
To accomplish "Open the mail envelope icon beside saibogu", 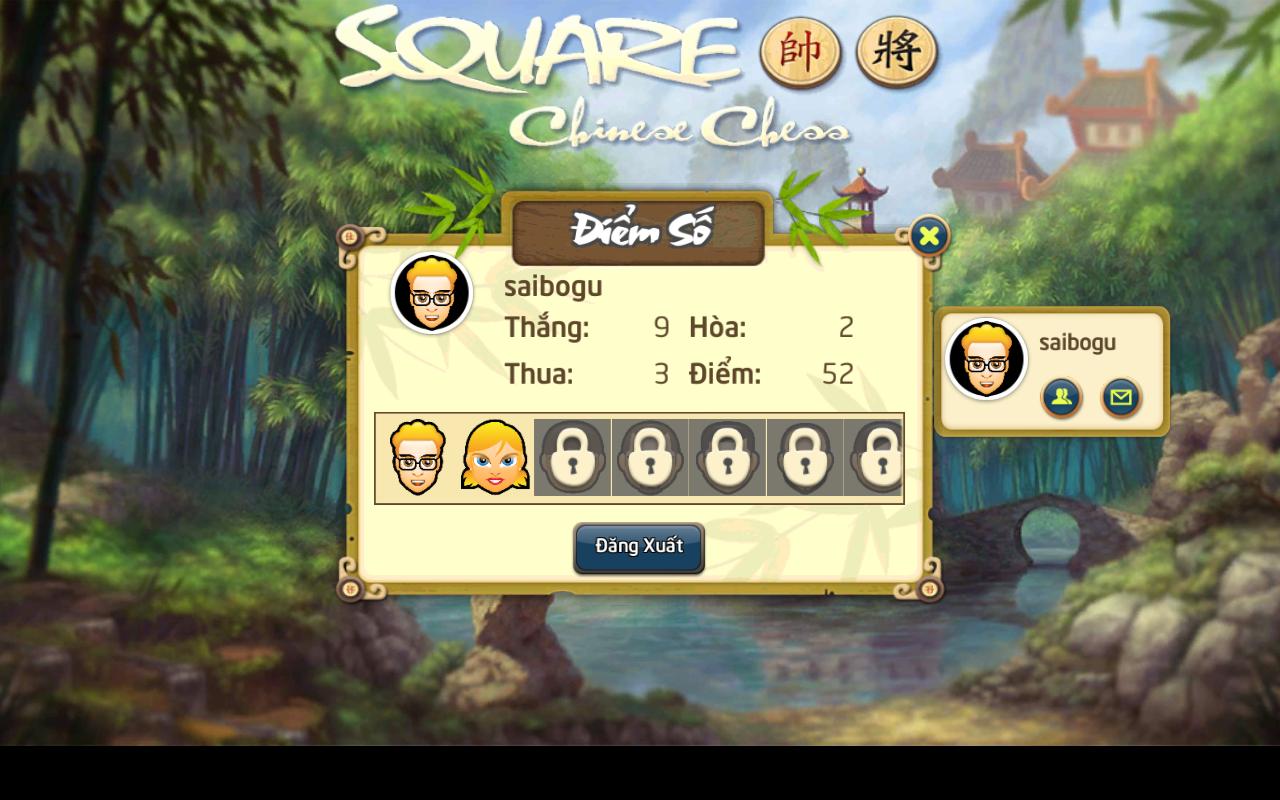I will coord(1120,397).
